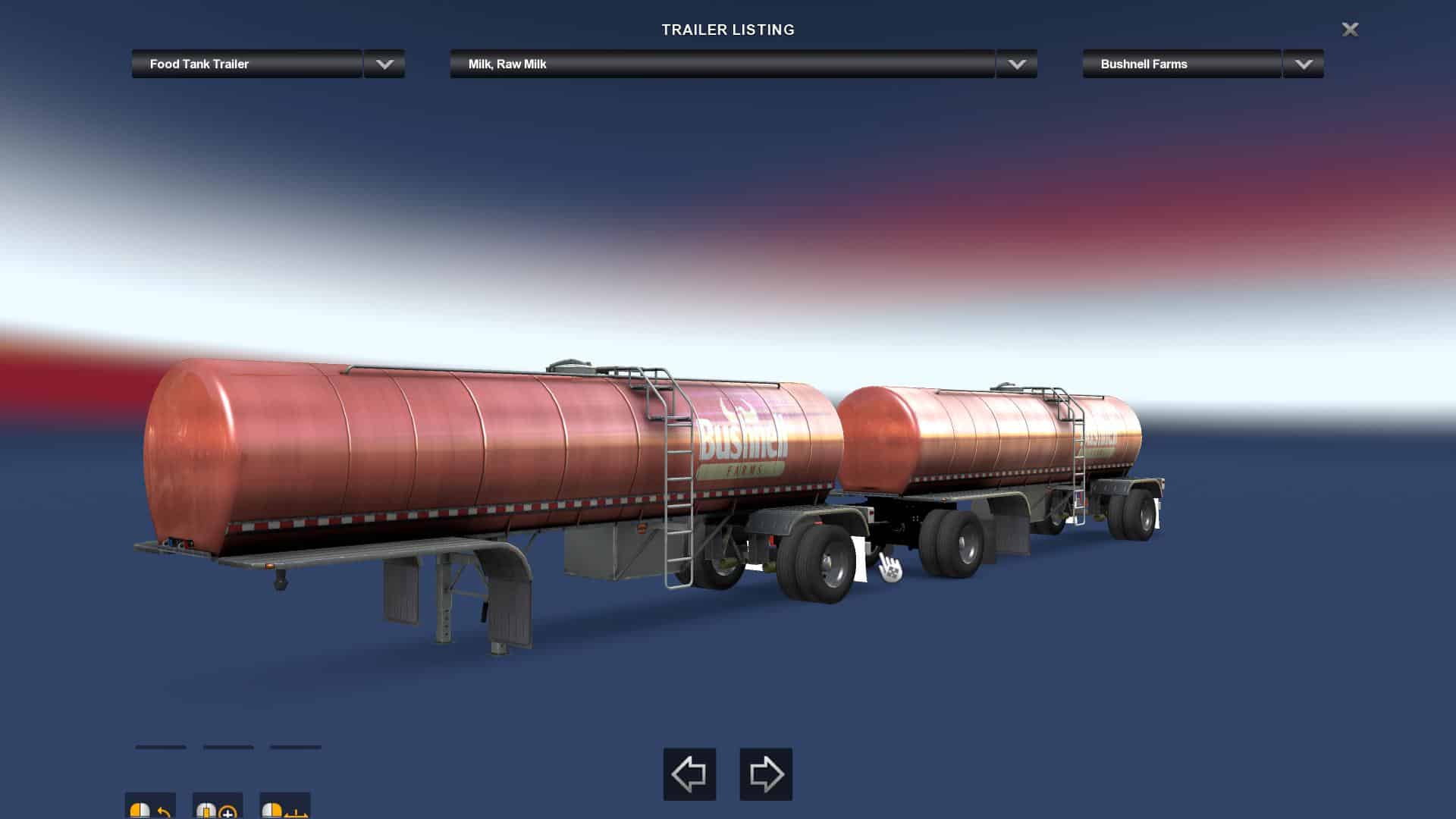The height and width of the screenshot is (819, 1456).
Task: Click the TRAILER LISTING title
Action: 727,30
